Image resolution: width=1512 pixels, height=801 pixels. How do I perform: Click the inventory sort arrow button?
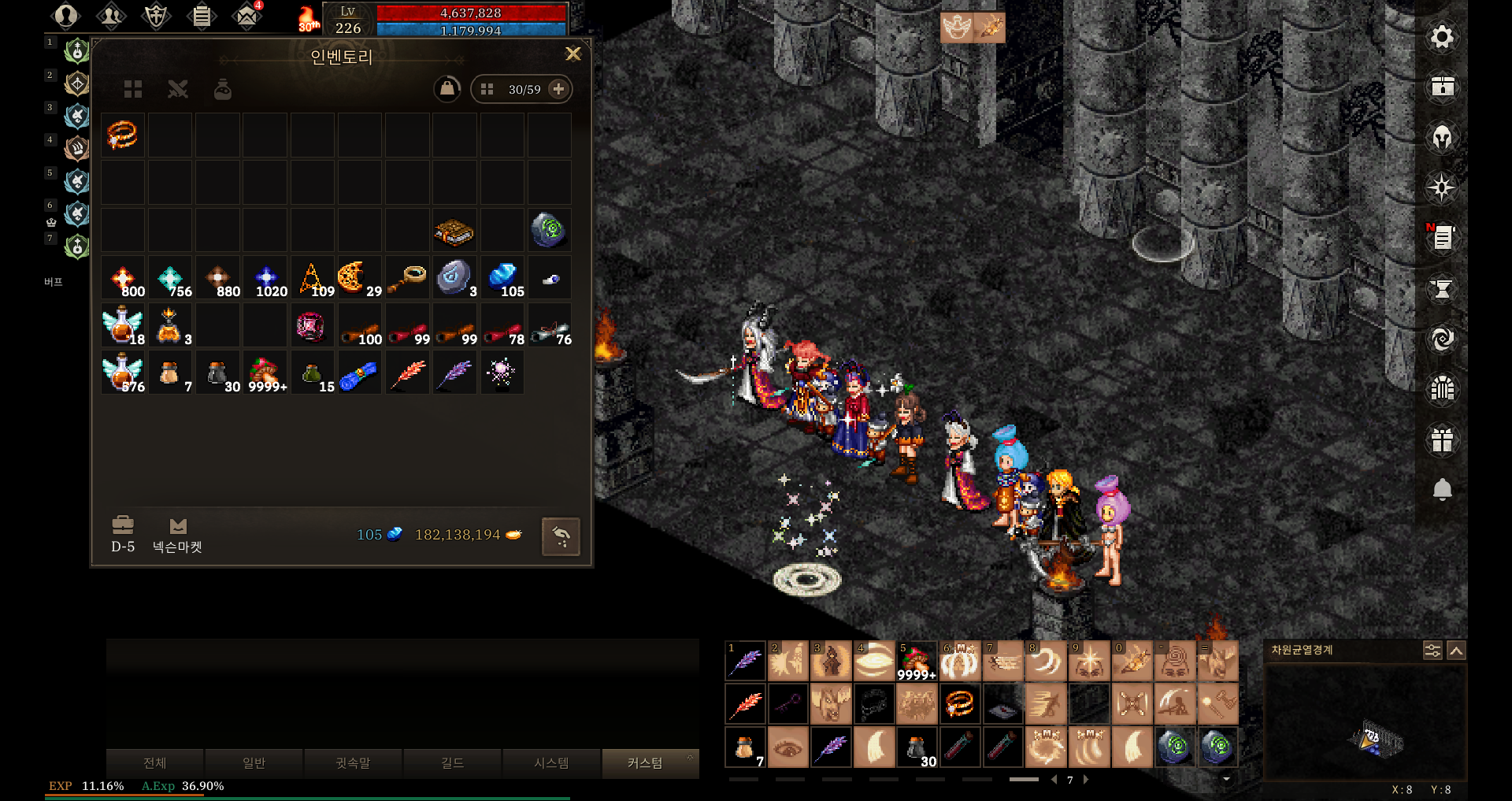tap(561, 537)
